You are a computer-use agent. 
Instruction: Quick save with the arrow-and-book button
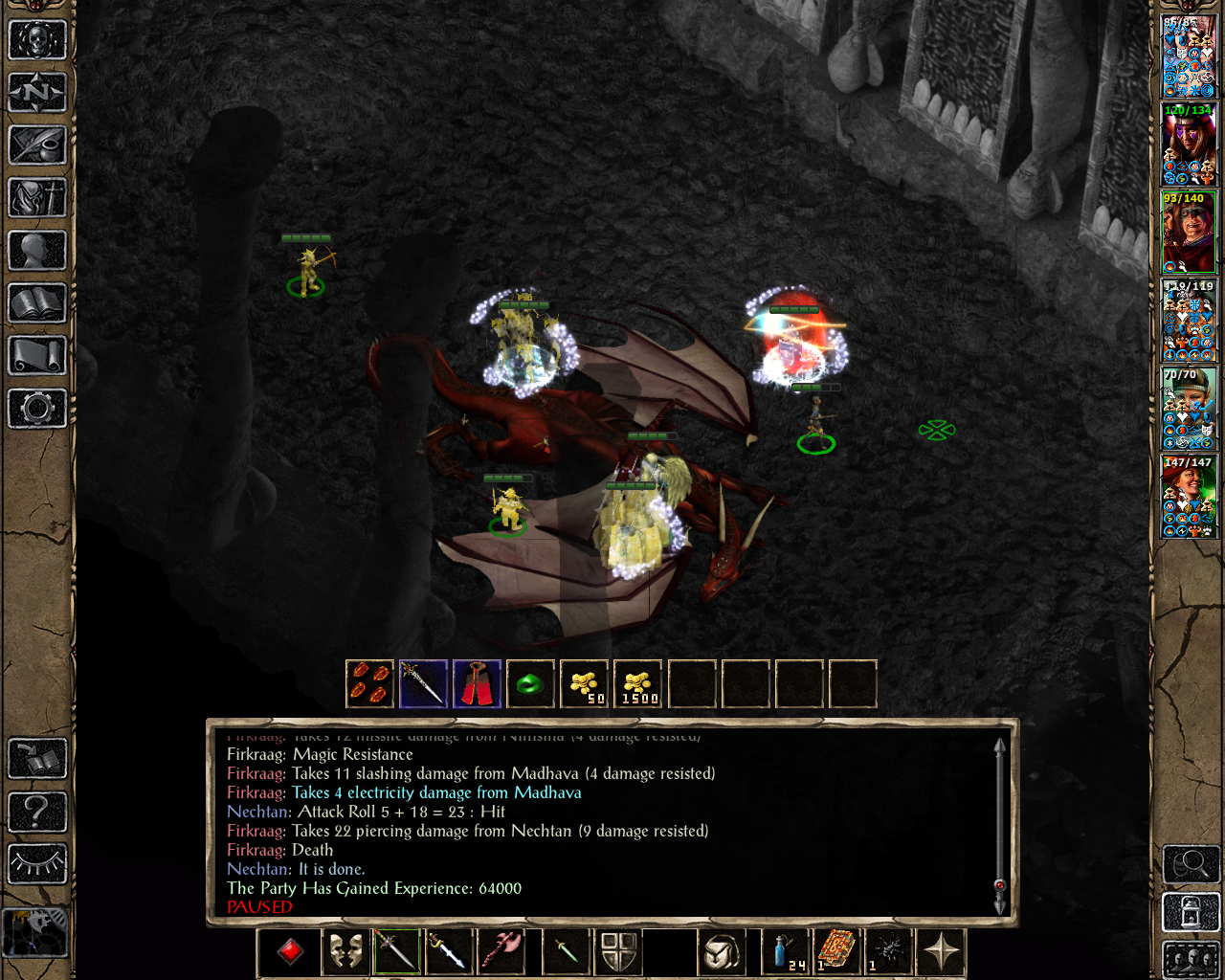[x=37, y=759]
